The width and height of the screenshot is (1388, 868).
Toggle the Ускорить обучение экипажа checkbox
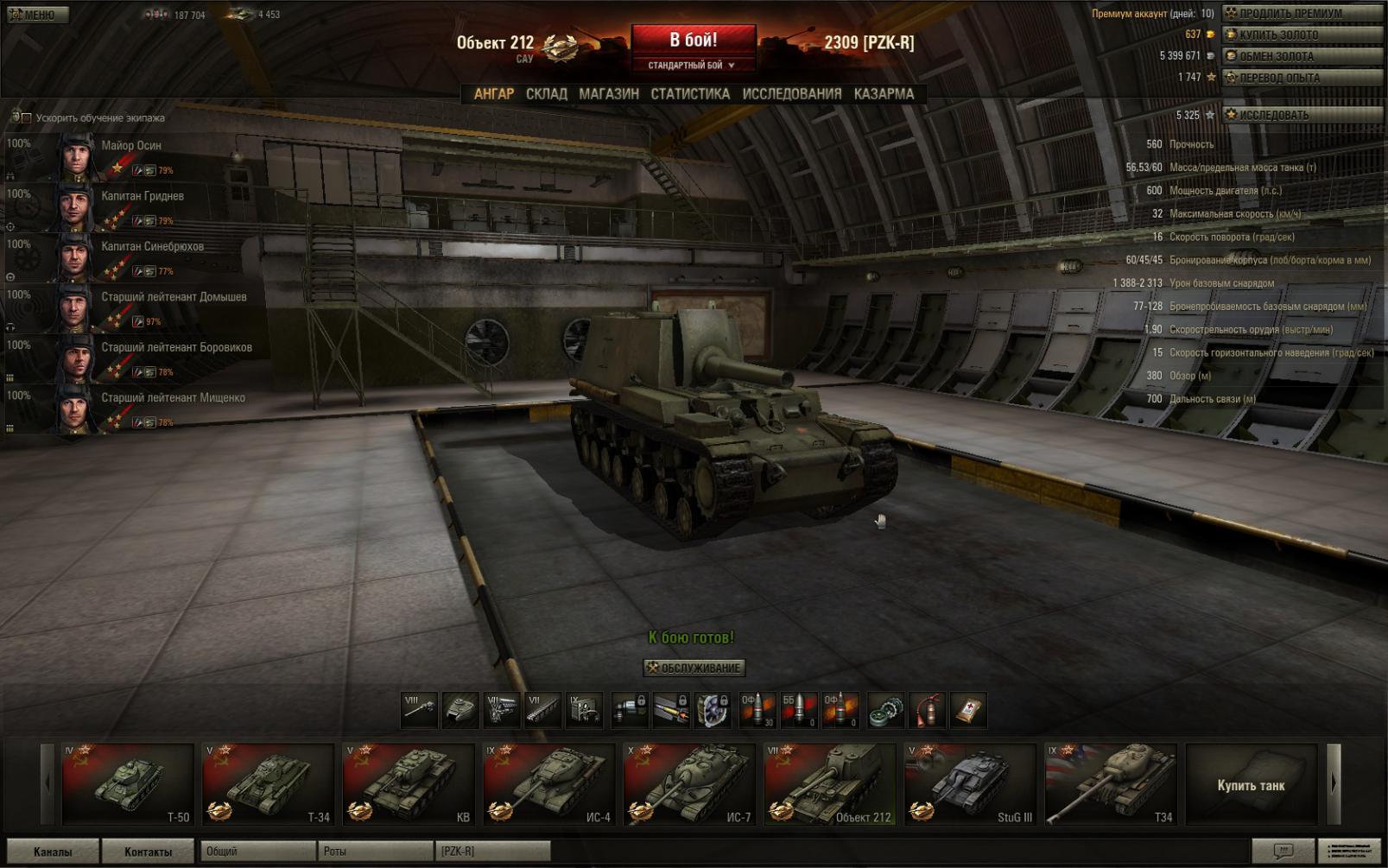point(27,117)
